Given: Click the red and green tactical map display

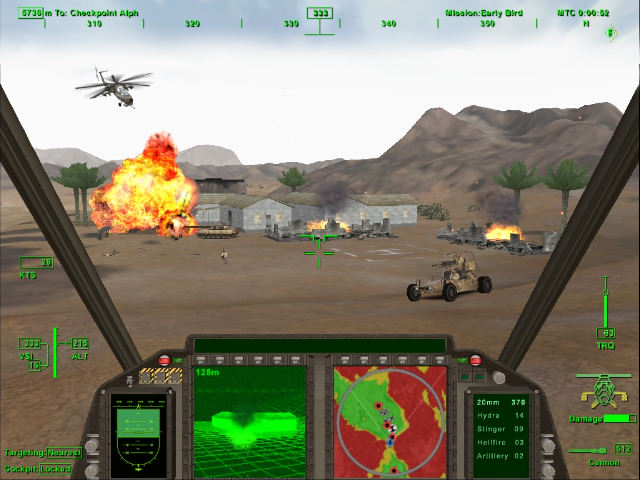Looking at the screenshot, I should click(390, 420).
